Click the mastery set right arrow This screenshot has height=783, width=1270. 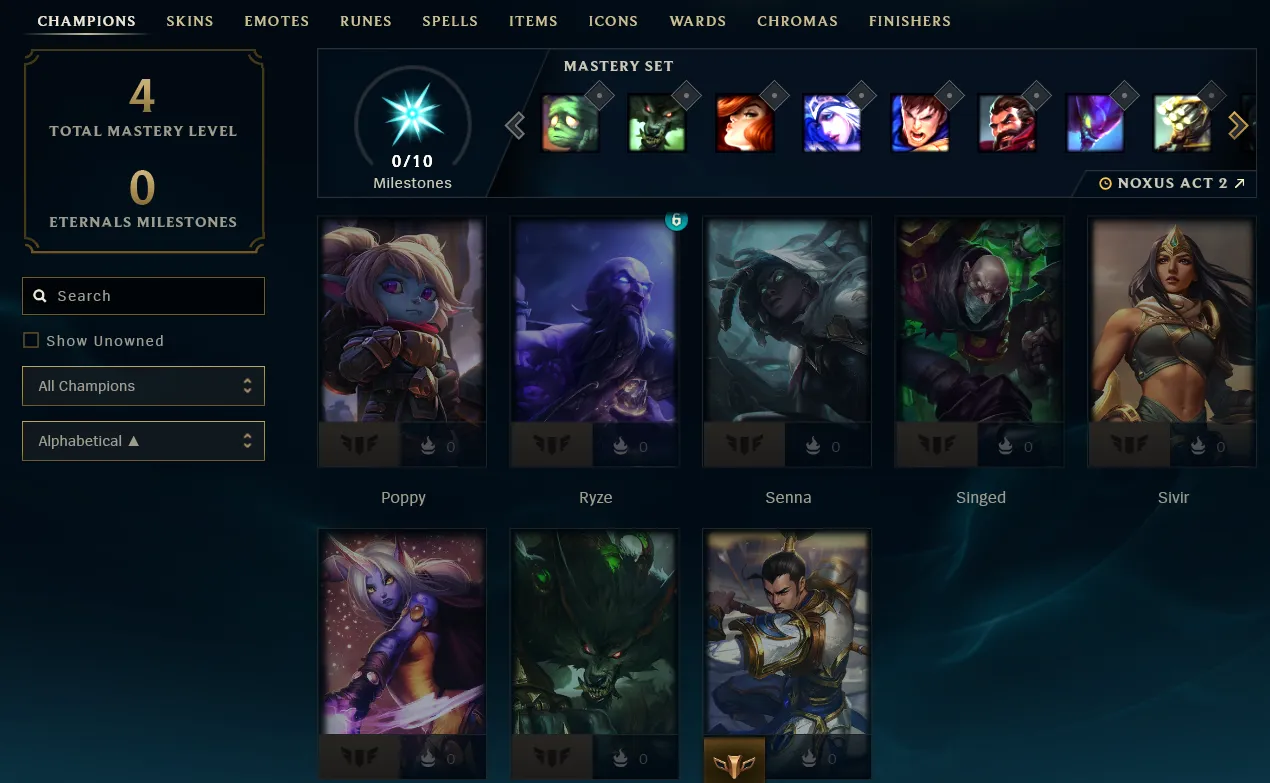(1238, 125)
